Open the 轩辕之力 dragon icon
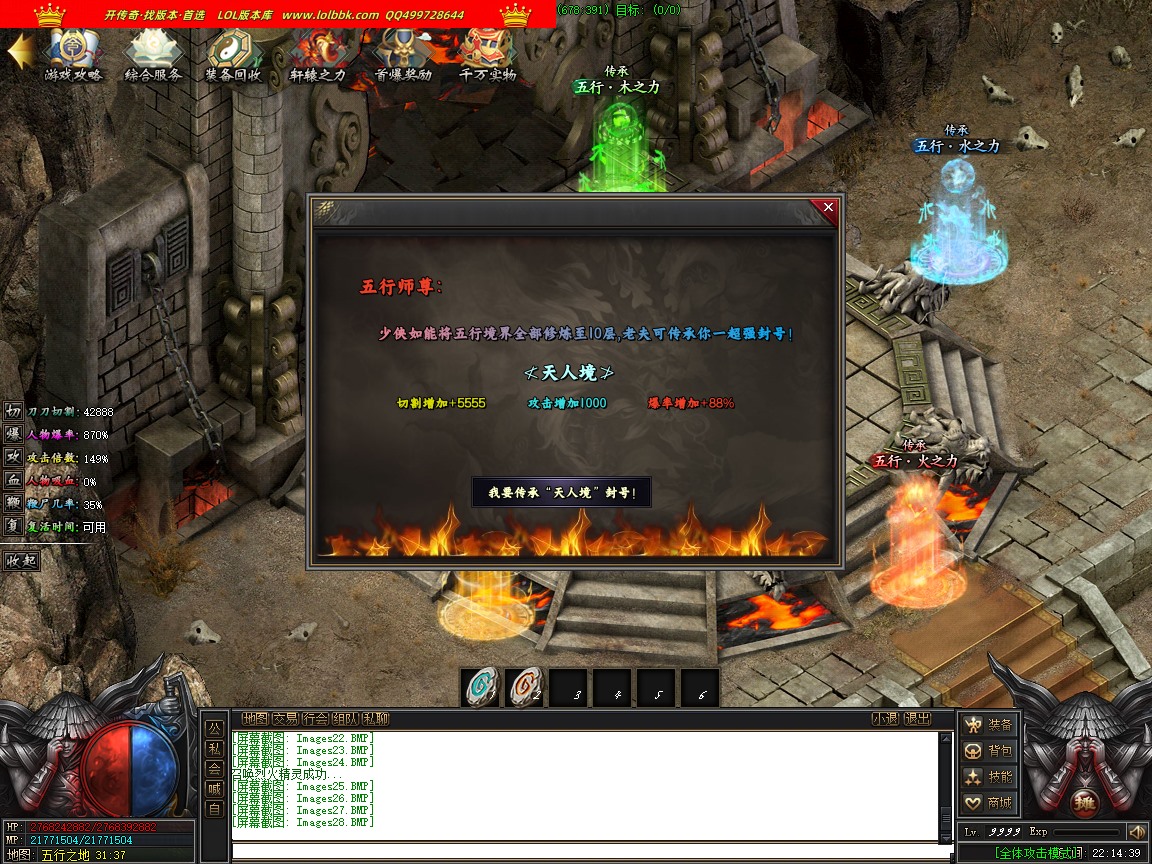1152x864 pixels. point(317,53)
